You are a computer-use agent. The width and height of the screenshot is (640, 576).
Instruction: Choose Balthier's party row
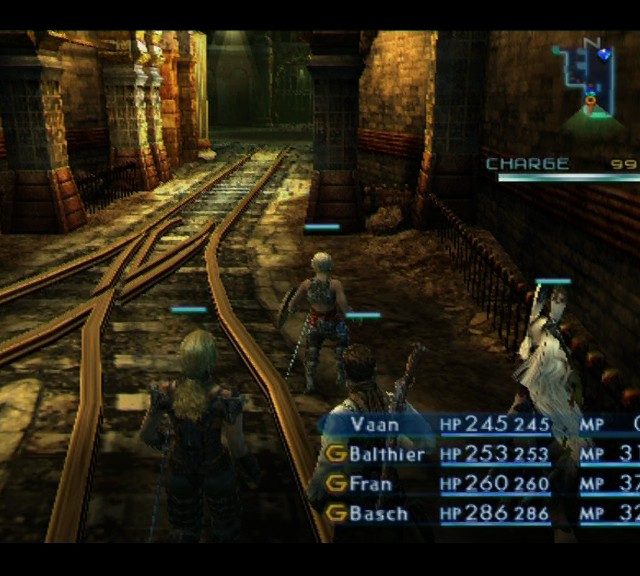pyautogui.click(x=386, y=454)
